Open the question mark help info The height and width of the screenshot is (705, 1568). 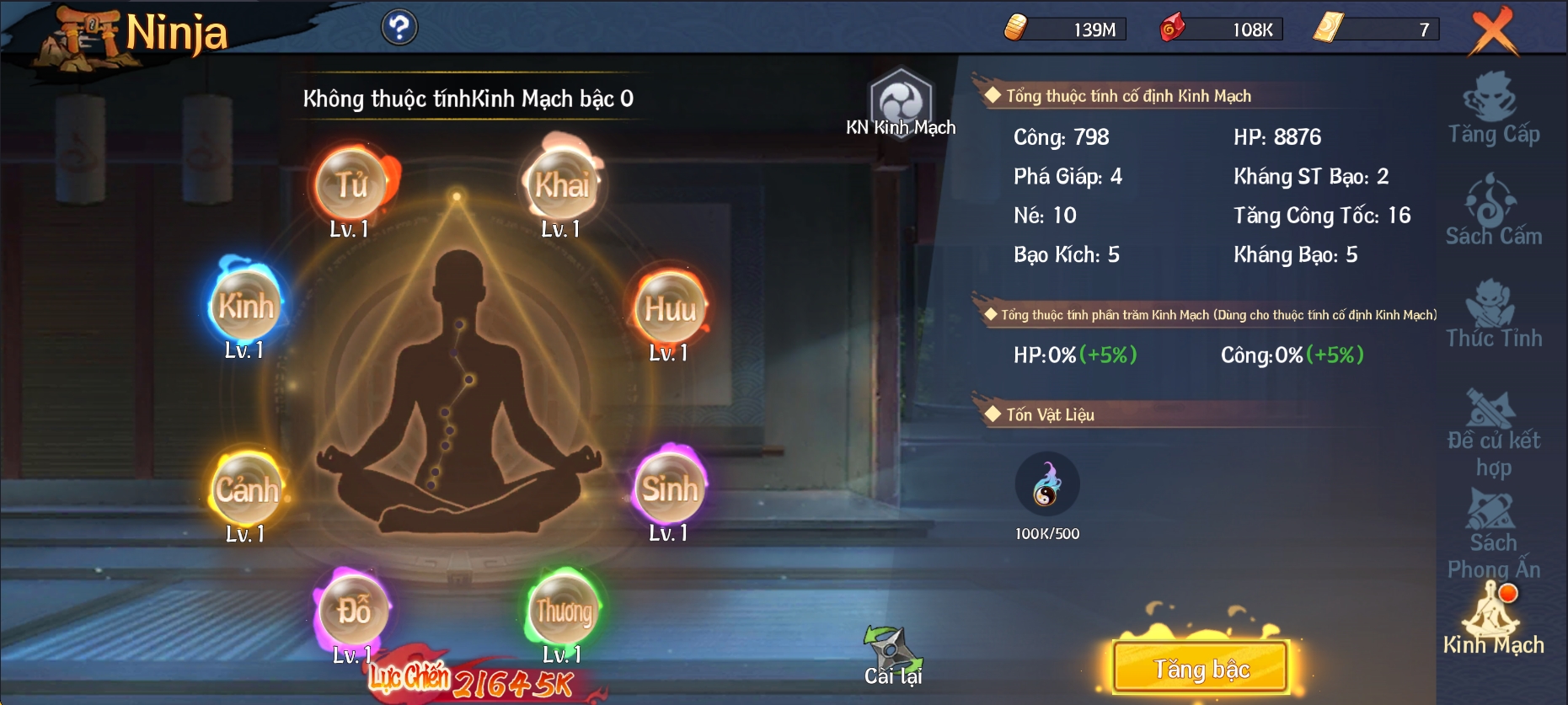[x=399, y=28]
